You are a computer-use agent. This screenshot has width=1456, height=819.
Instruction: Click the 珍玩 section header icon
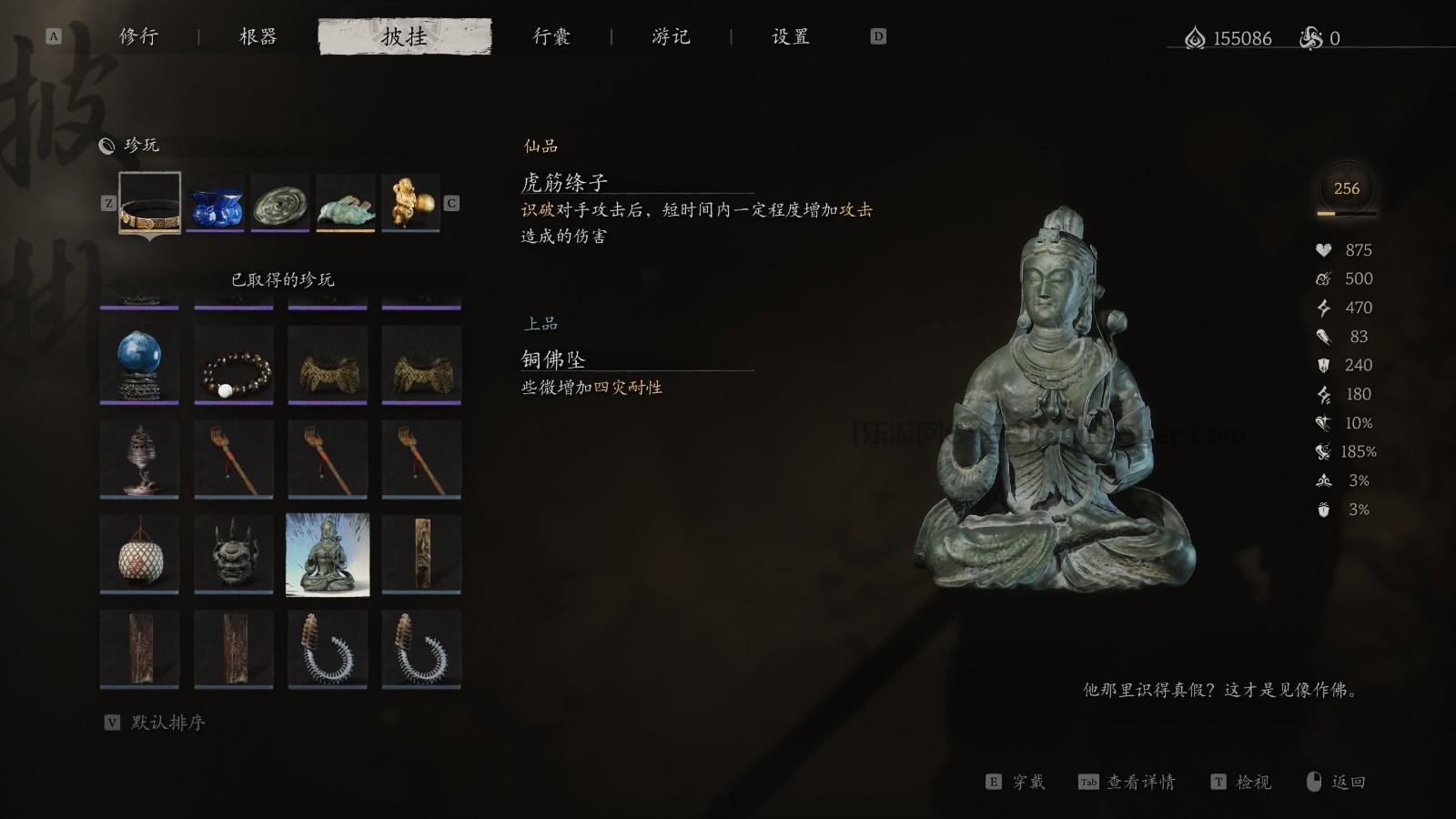point(109,146)
